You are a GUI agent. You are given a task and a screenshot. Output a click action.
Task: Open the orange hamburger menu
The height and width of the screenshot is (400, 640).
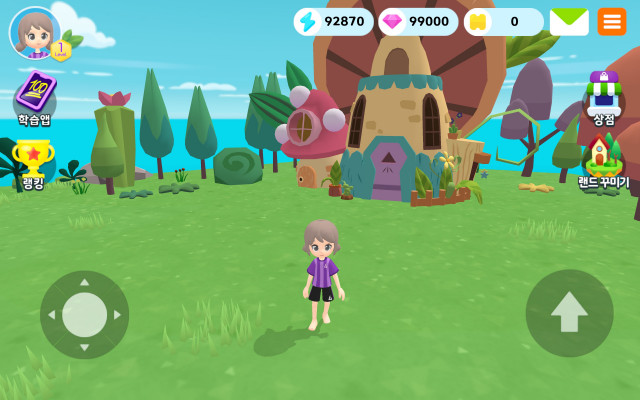tap(612, 21)
